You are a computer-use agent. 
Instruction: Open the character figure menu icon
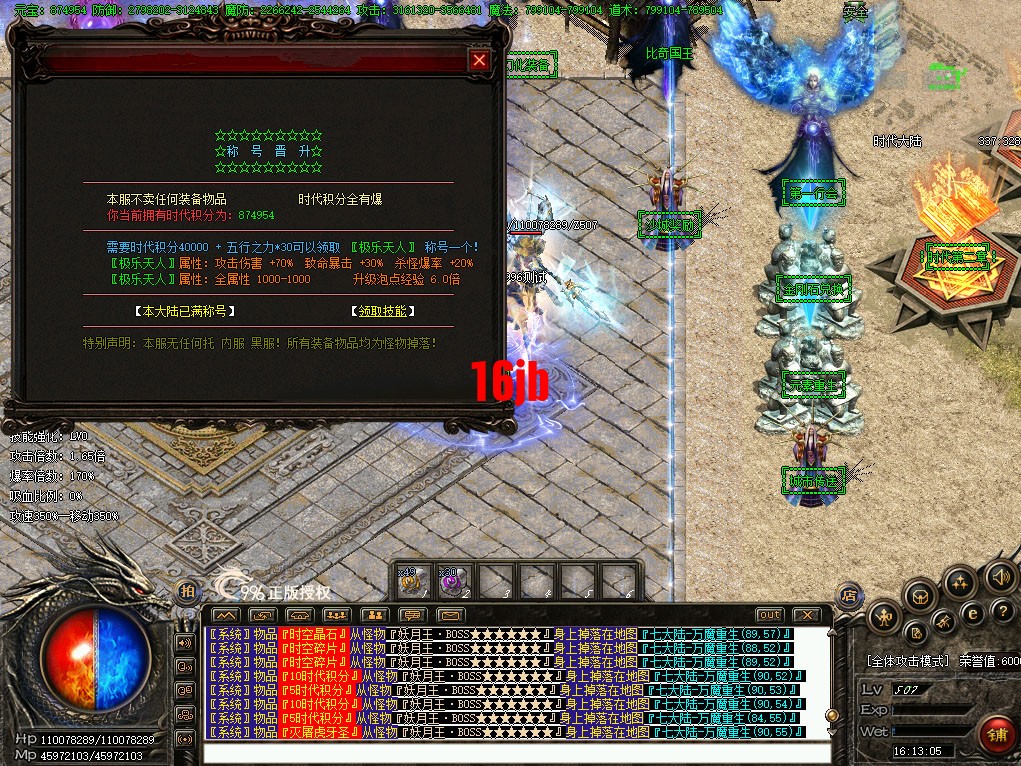(x=884, y=616)
